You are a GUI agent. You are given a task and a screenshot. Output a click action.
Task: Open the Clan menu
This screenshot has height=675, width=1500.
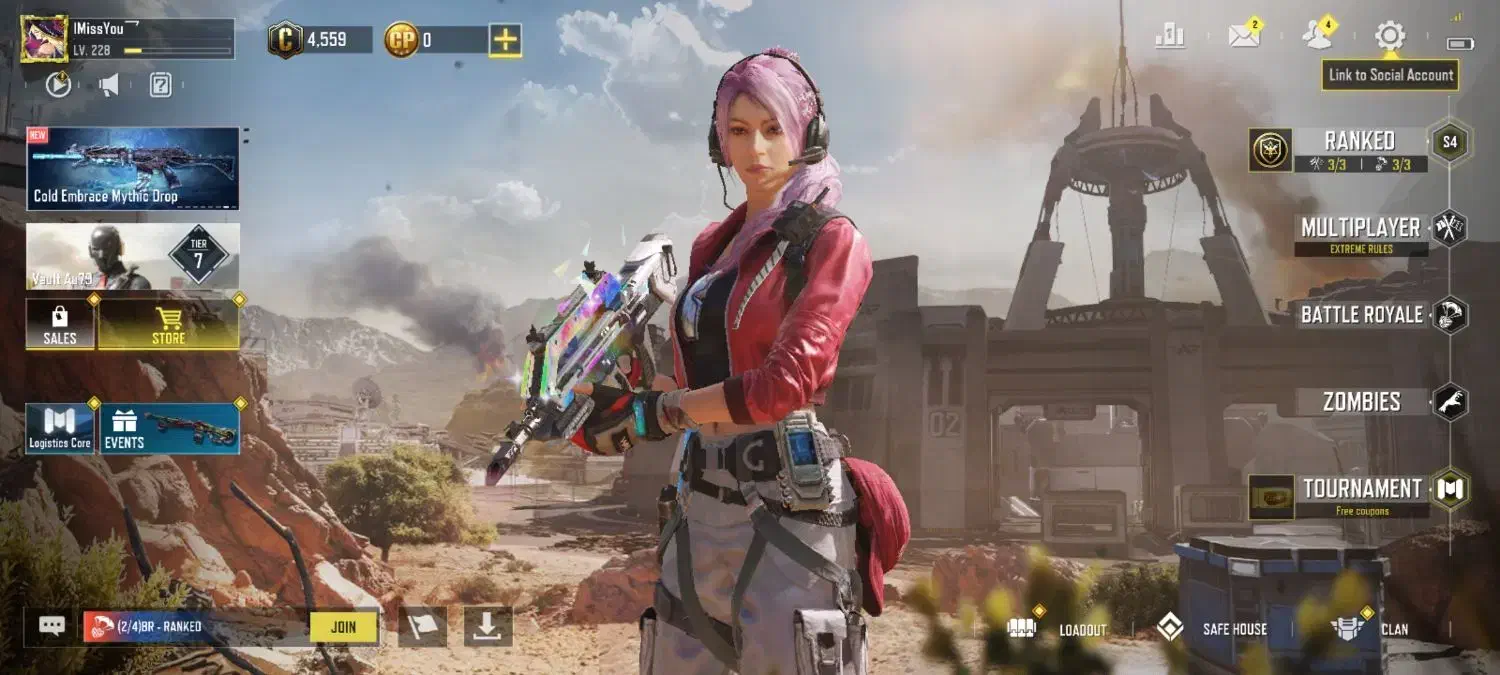tap(1370, 629)
